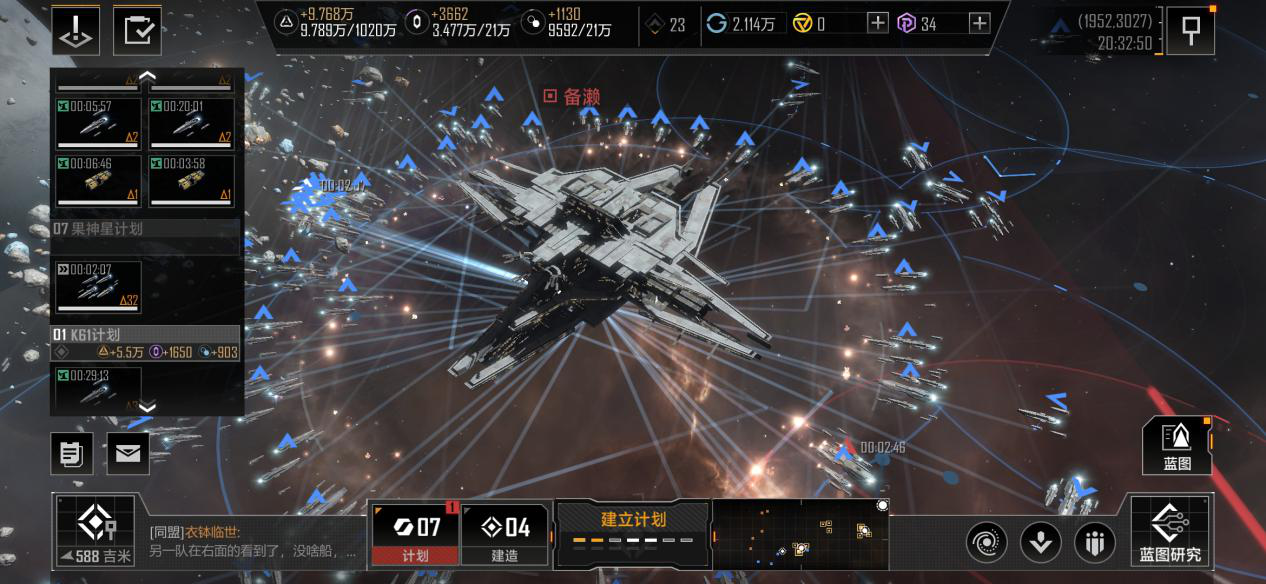Expand the fleet list with down arrow
The height and width of the screenshot is (584, 1266).
pyautogui.click(x=147, y=407)
